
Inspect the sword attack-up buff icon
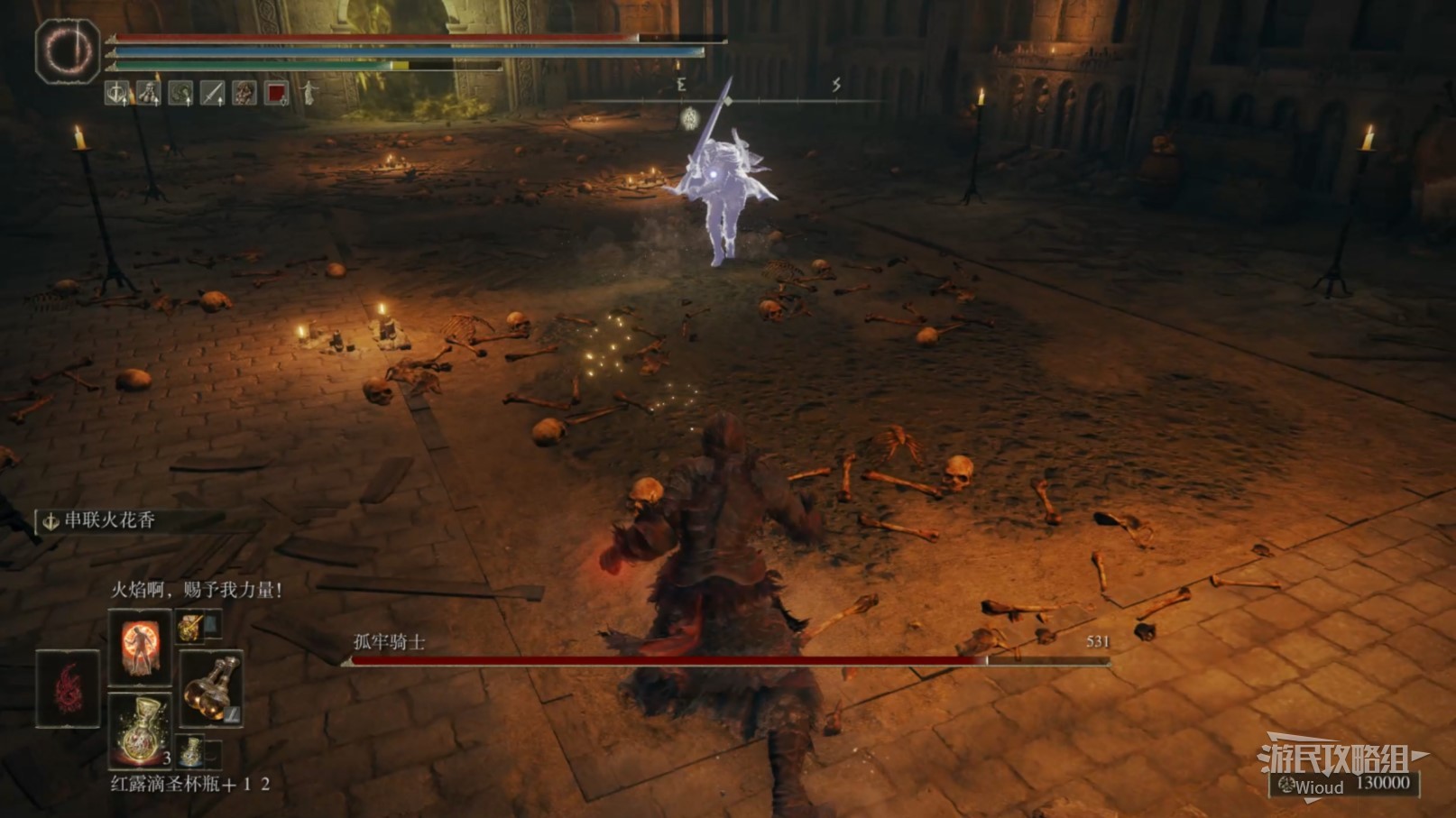212,92
